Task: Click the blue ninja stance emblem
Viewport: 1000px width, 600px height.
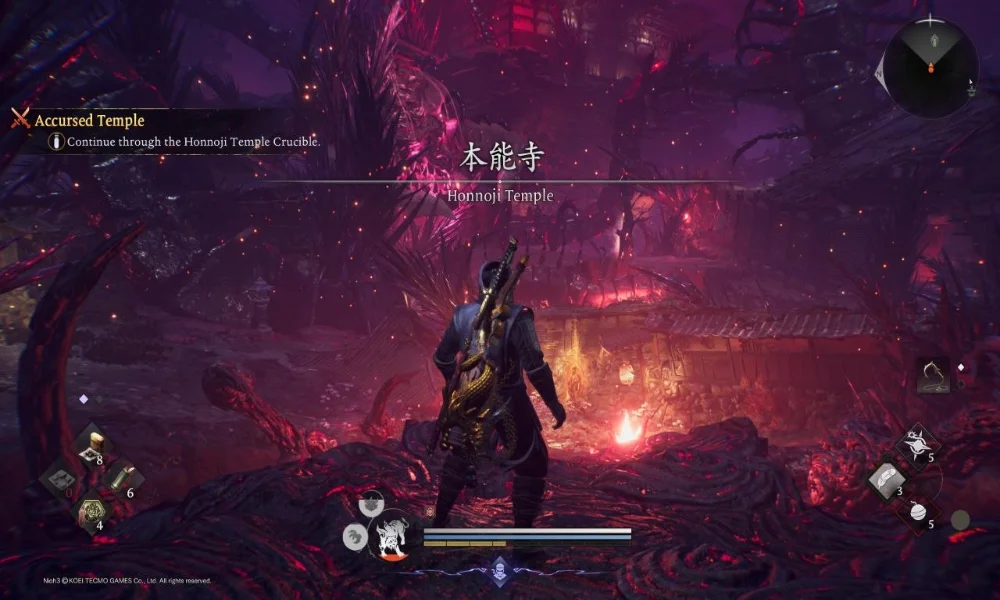Action: pyautogui.click(x=499, y=571)
